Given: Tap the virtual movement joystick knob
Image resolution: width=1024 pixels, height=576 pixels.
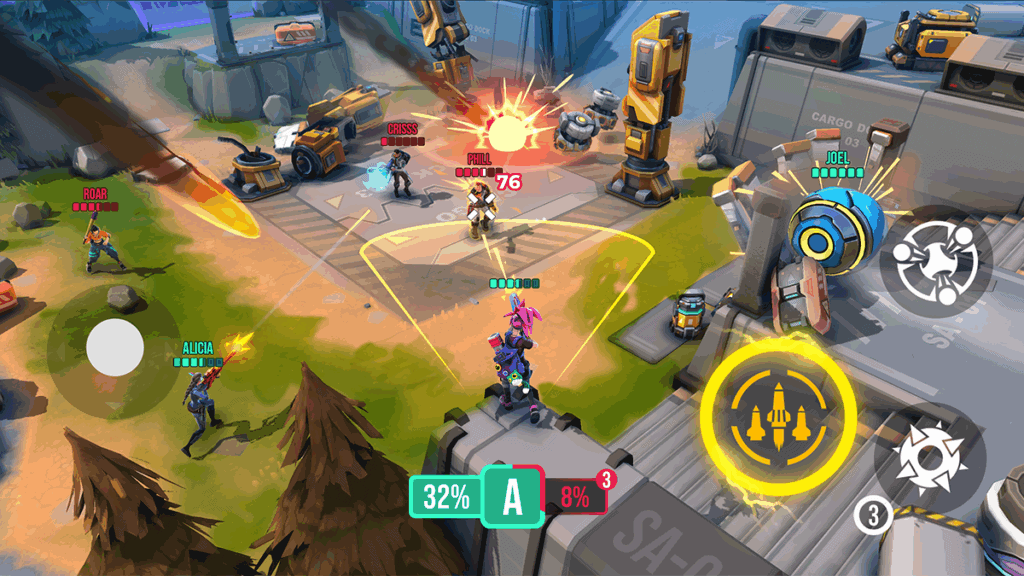Looking at the screenshot, I should click(x=115, y=348).
